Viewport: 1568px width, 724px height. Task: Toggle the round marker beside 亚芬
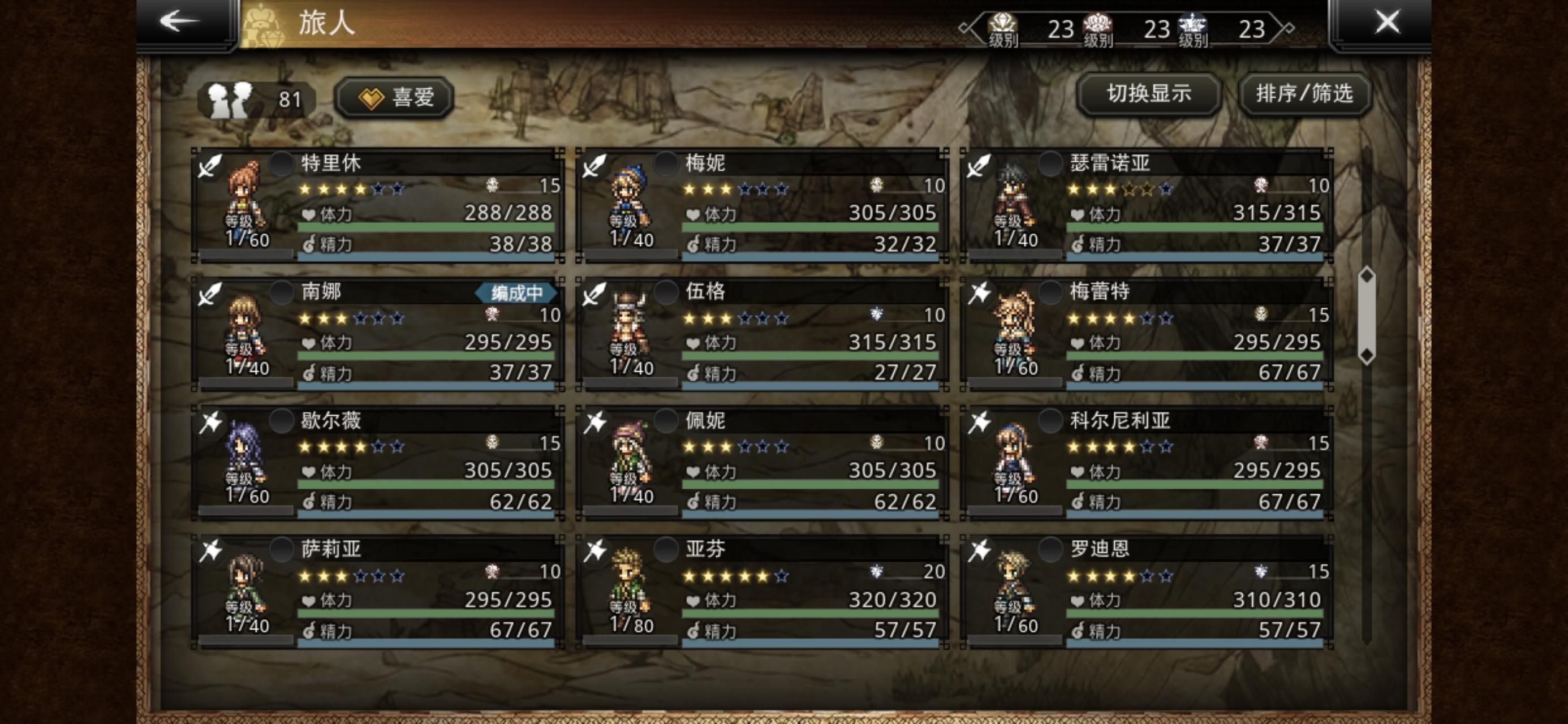click(666, 550)
